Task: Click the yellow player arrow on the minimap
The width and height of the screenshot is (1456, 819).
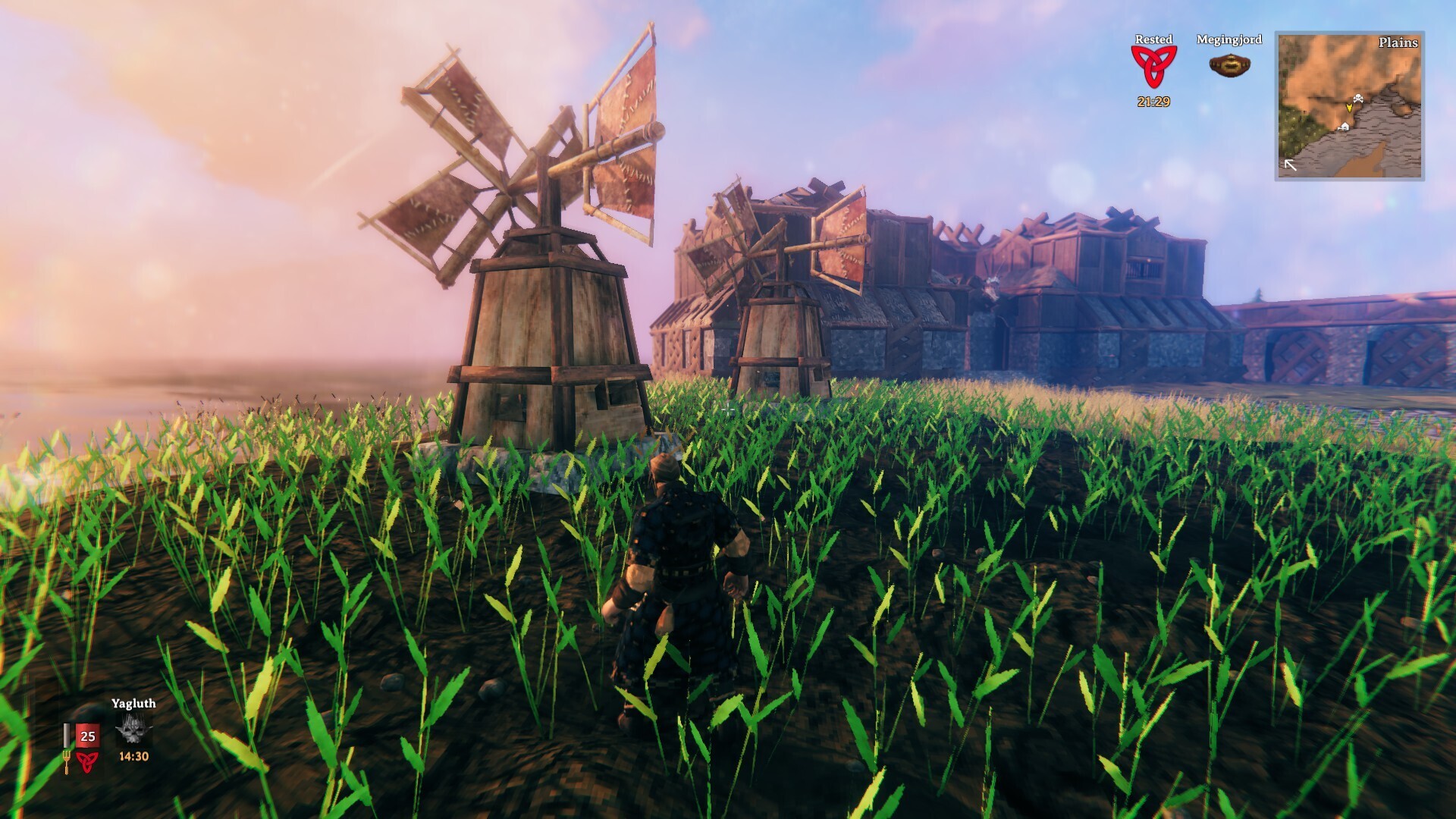Action: click(x=1349, y=108)
